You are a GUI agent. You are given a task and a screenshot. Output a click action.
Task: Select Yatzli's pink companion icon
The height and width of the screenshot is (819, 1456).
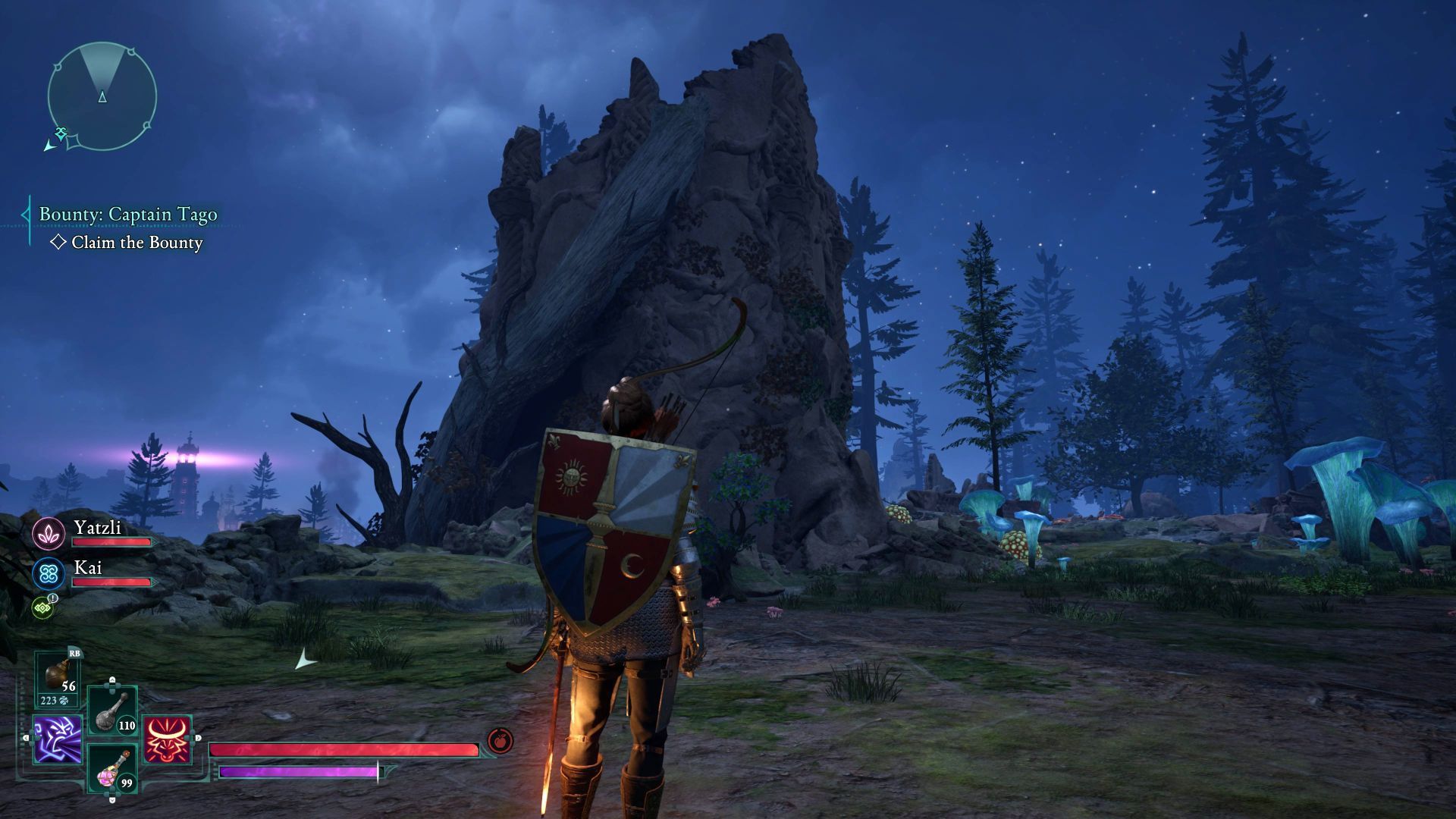pos(49,534)
